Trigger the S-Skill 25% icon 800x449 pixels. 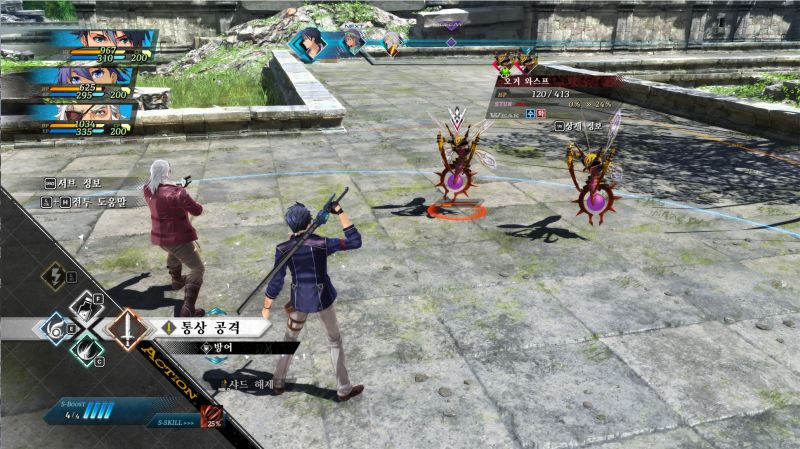pyautogui.click(x=213, y=416)
